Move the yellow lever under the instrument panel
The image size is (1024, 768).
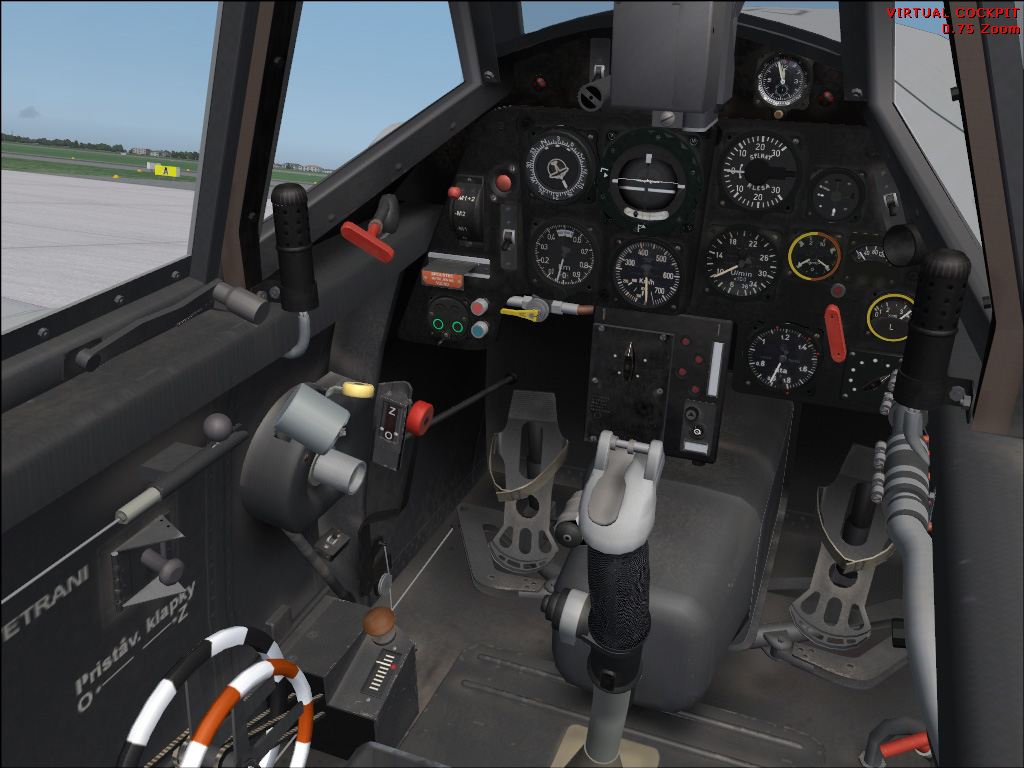tap(521, 314)
